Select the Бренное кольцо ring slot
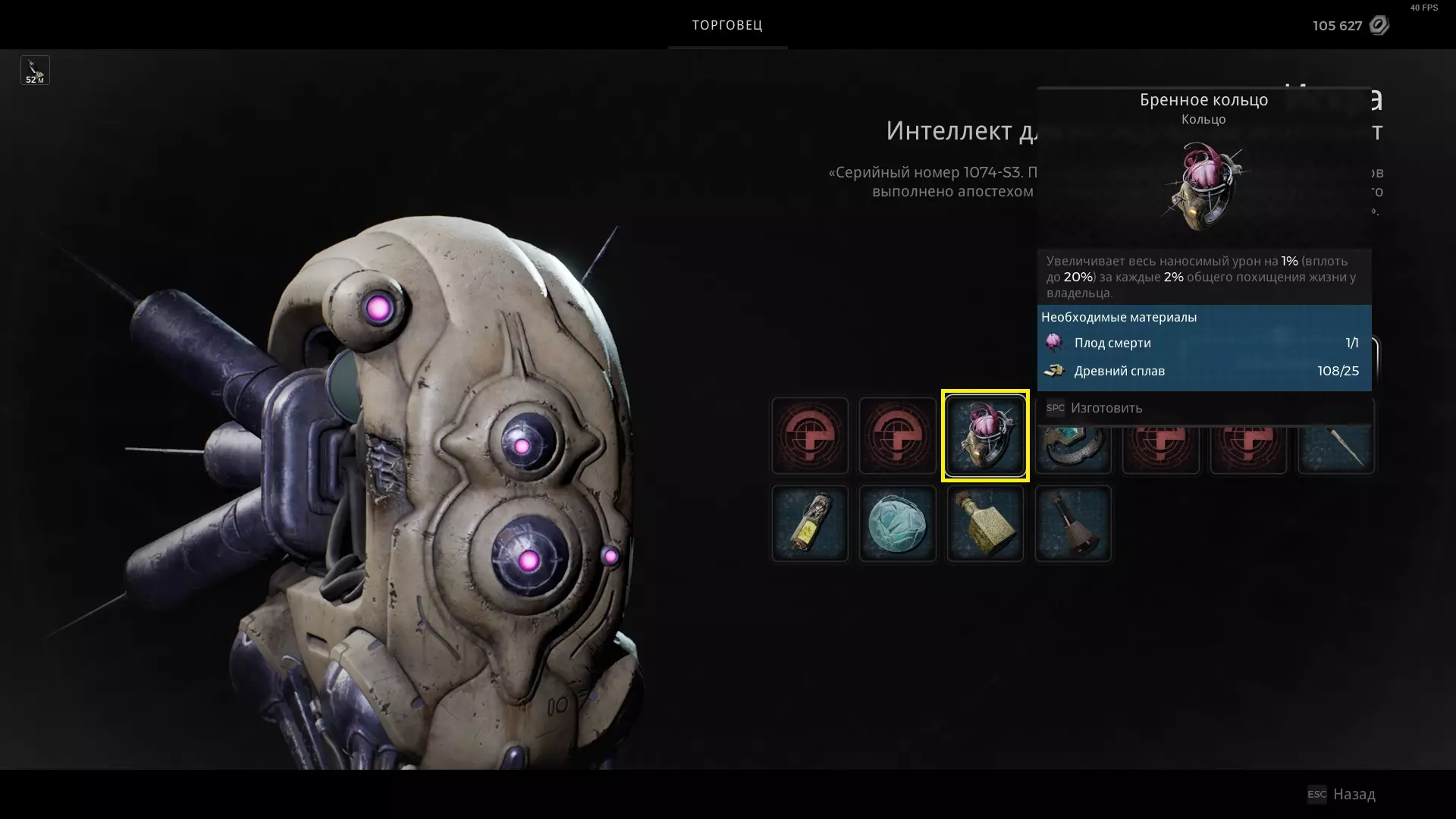The width and height of the screenshot is (1456, 819). tap(985, 436)
